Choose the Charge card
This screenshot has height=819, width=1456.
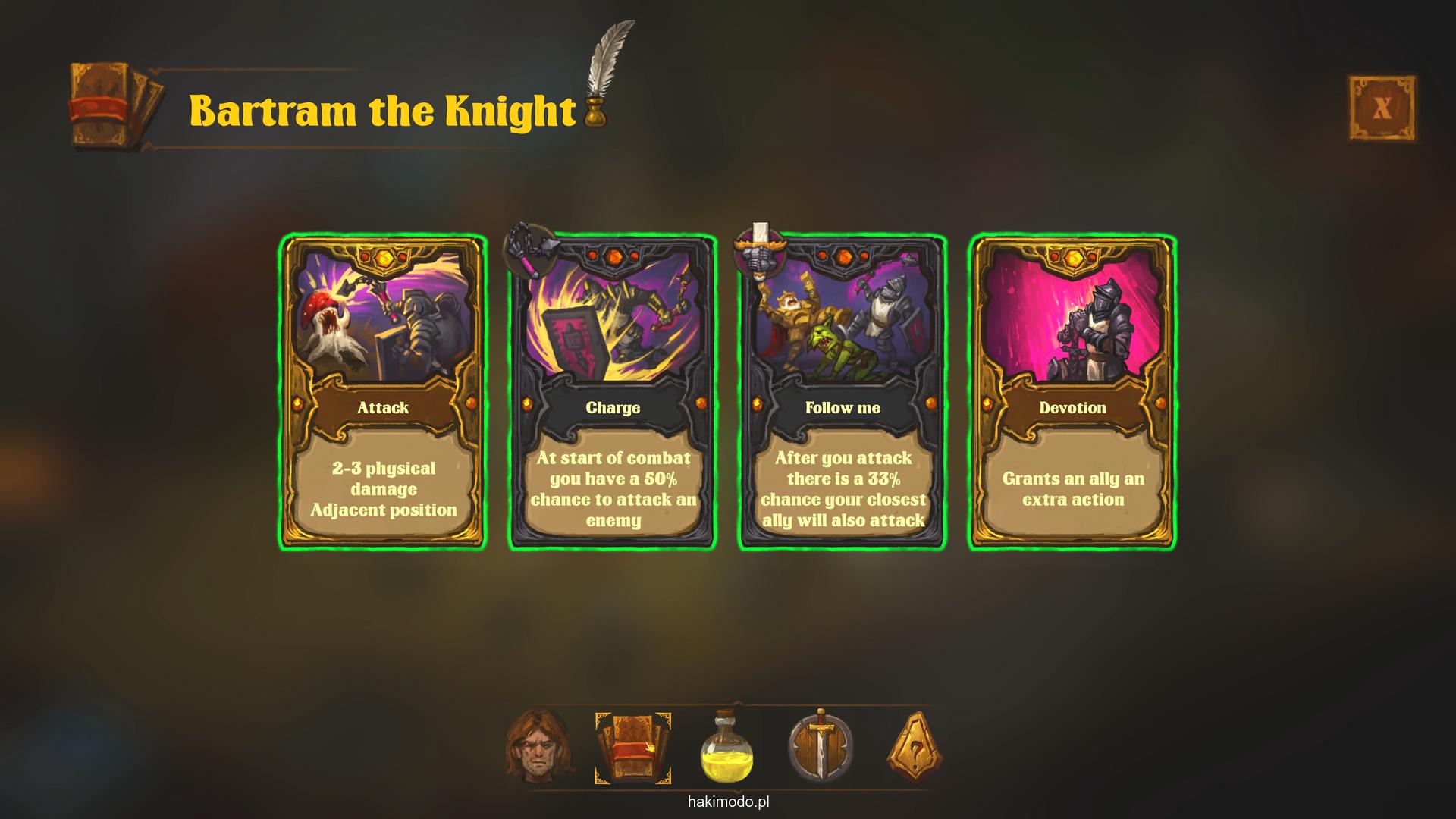pos(613,391)
